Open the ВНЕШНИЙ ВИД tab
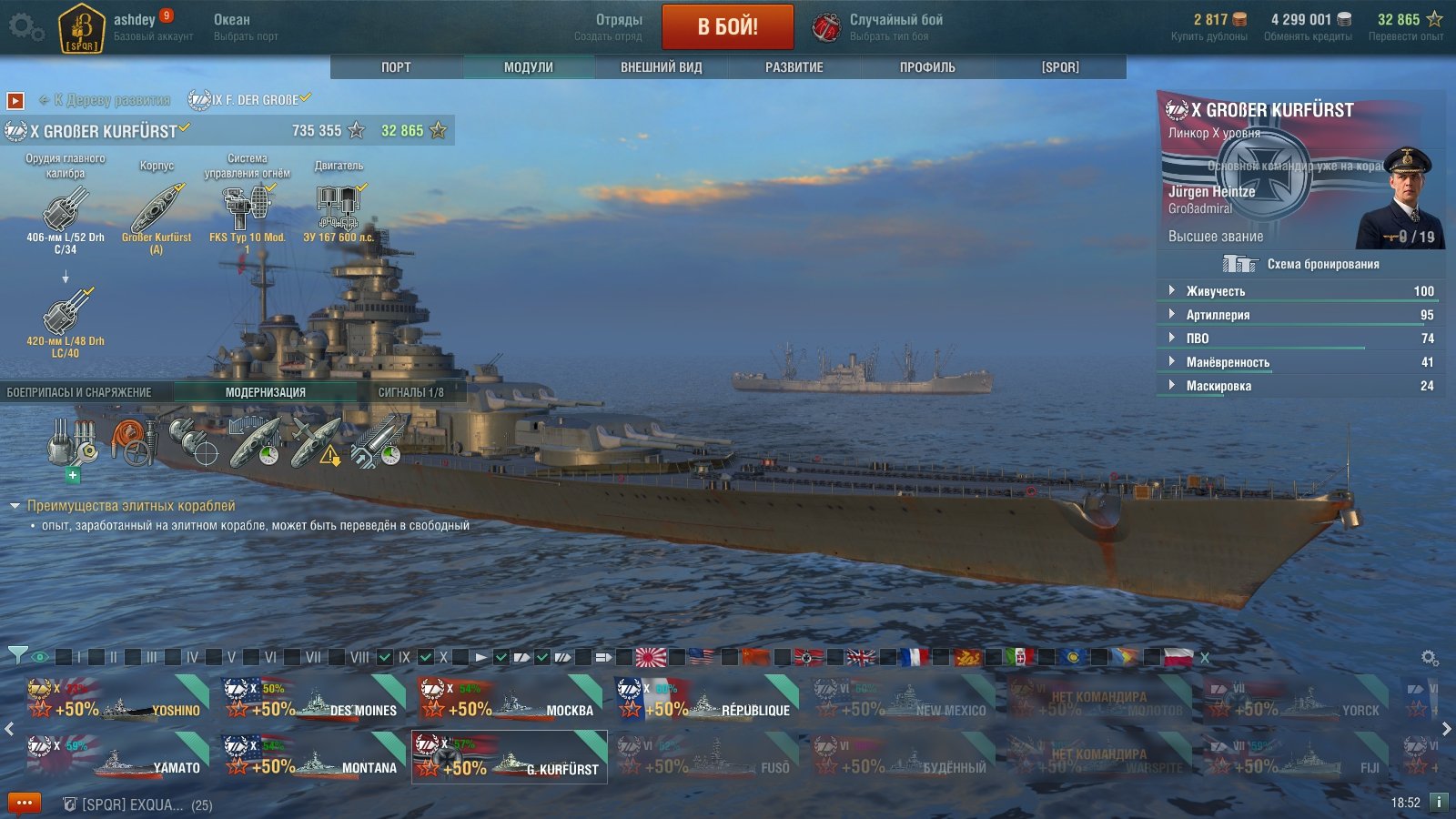Image resolution: width=1456 pixels, height=819 pixels. click(662, 67)
